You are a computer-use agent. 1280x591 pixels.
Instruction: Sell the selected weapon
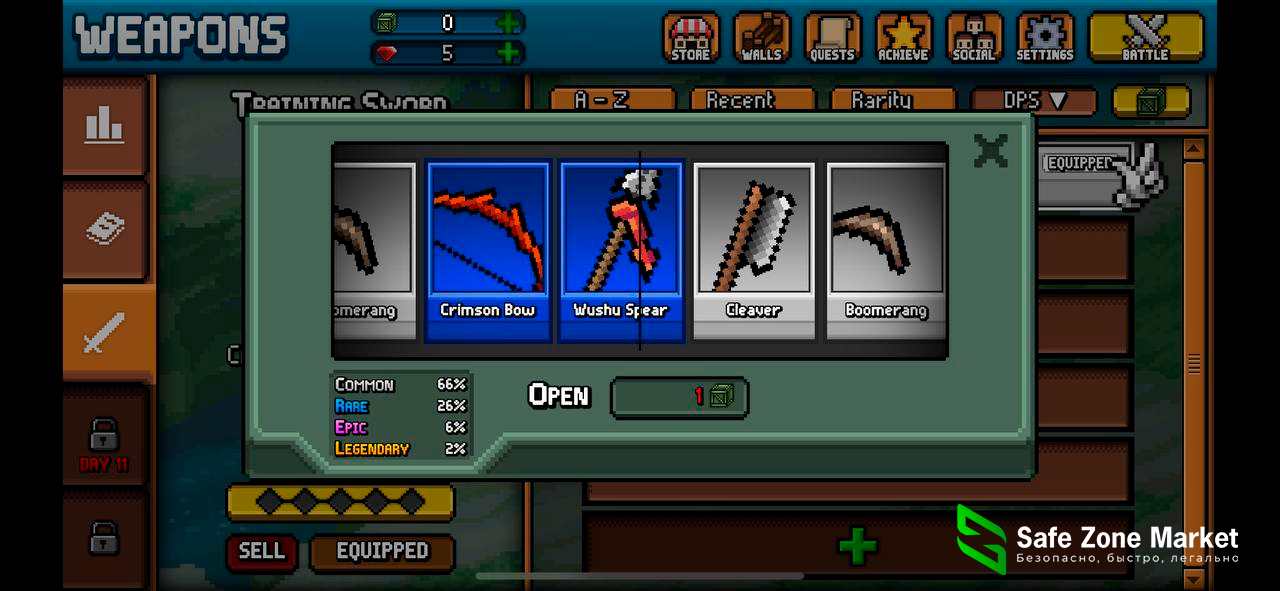pyautogui.click(x=261, y=552)
